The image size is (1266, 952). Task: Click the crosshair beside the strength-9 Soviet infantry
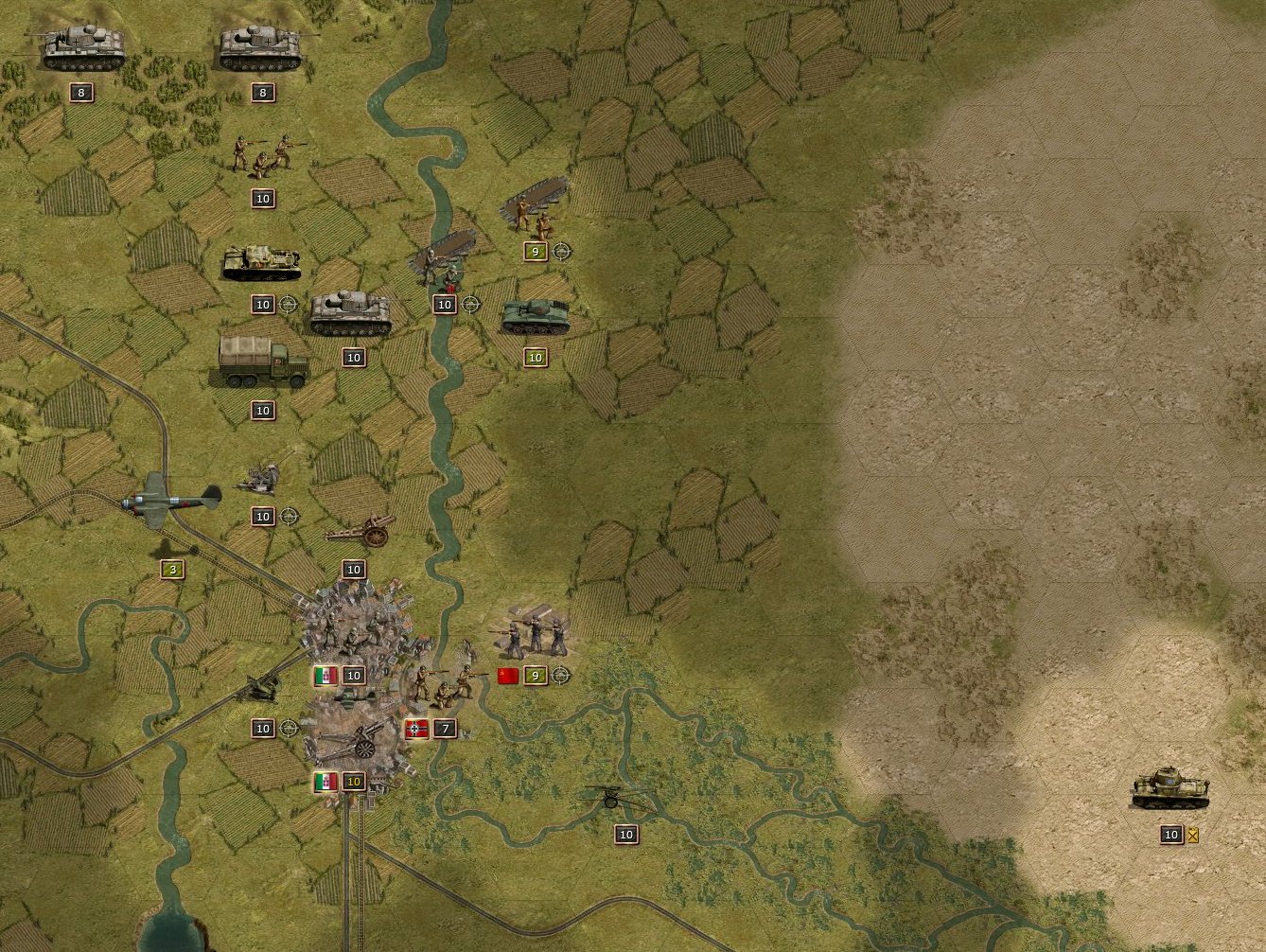(562, 252)
